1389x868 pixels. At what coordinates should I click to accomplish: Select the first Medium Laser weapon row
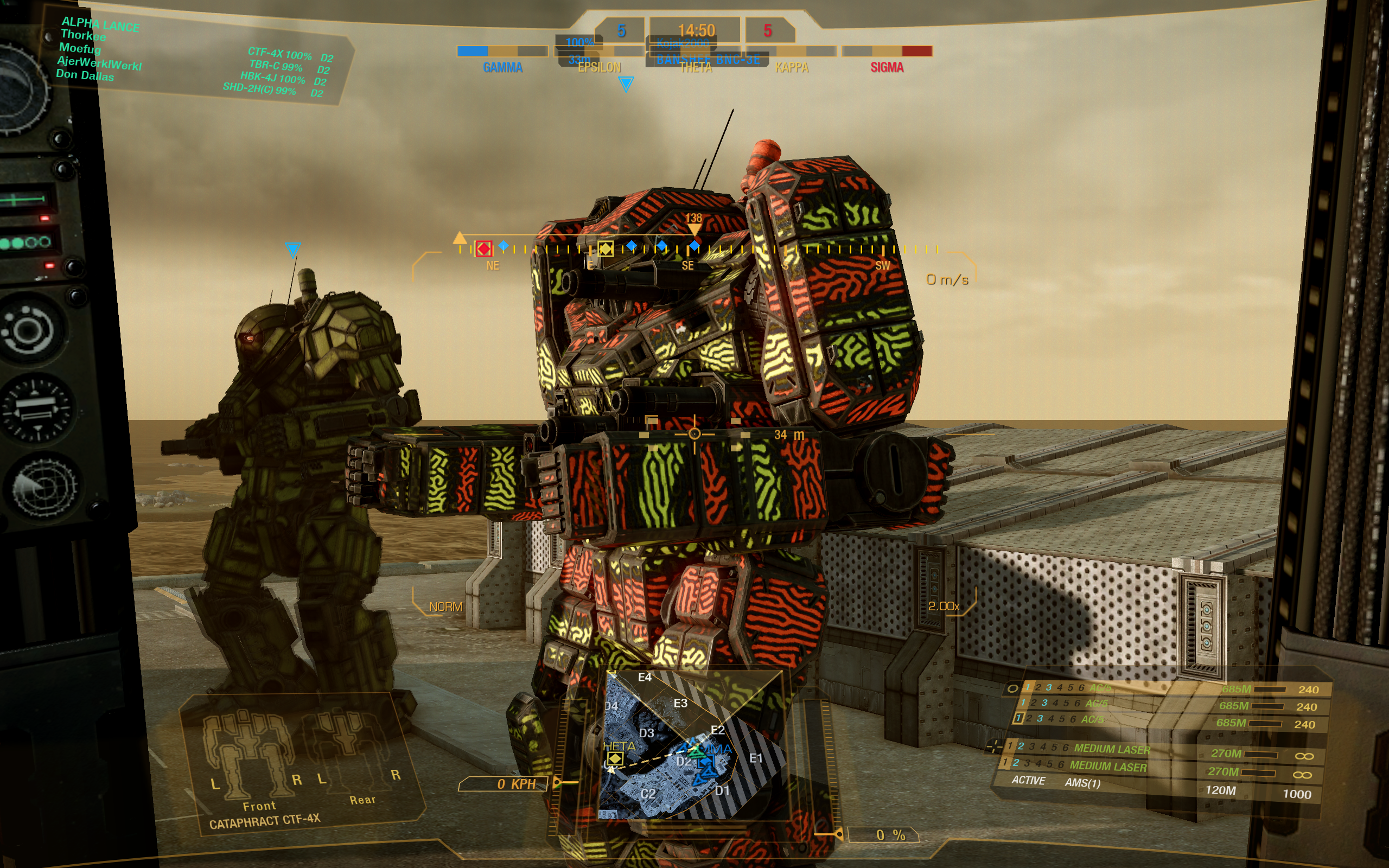pyautogui.click(x=1111, y=749)
